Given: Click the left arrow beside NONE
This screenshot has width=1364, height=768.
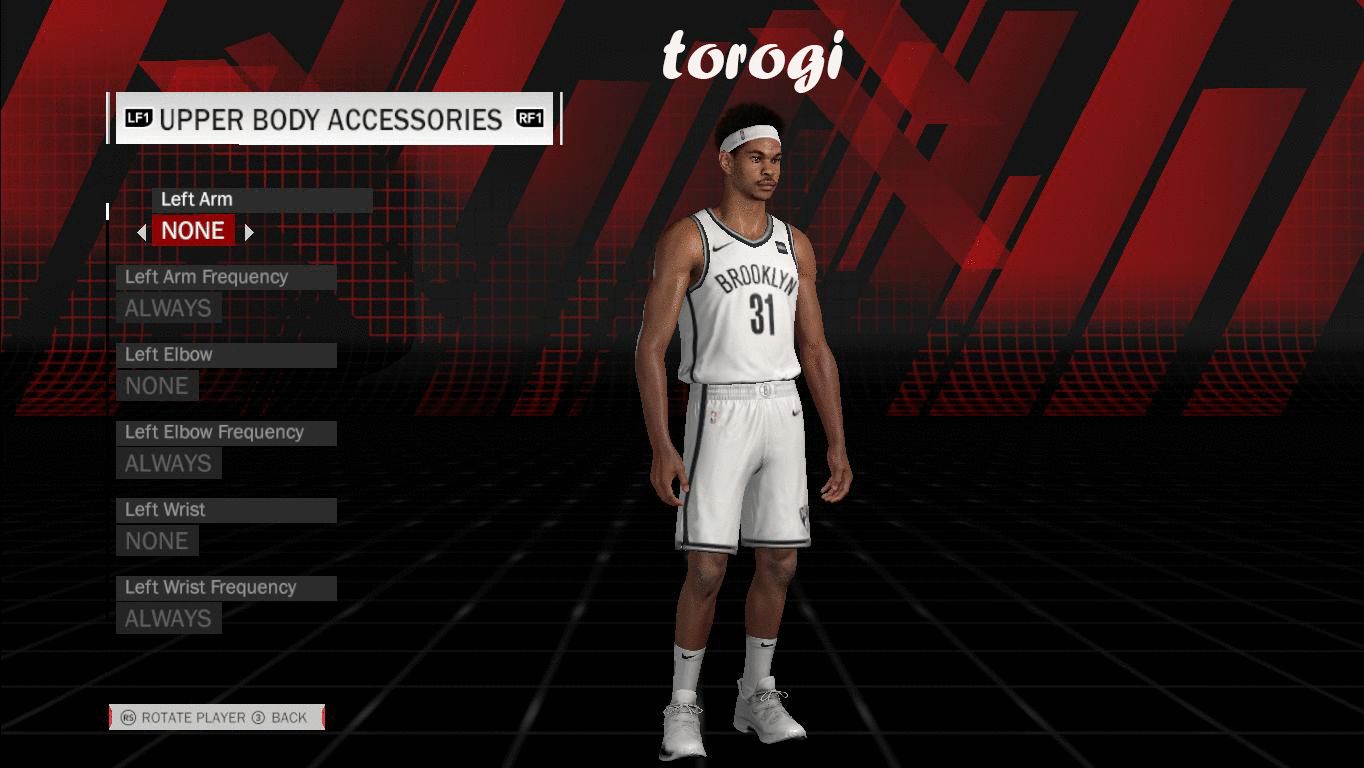Looking at the screenshot, I should point(142,232).
